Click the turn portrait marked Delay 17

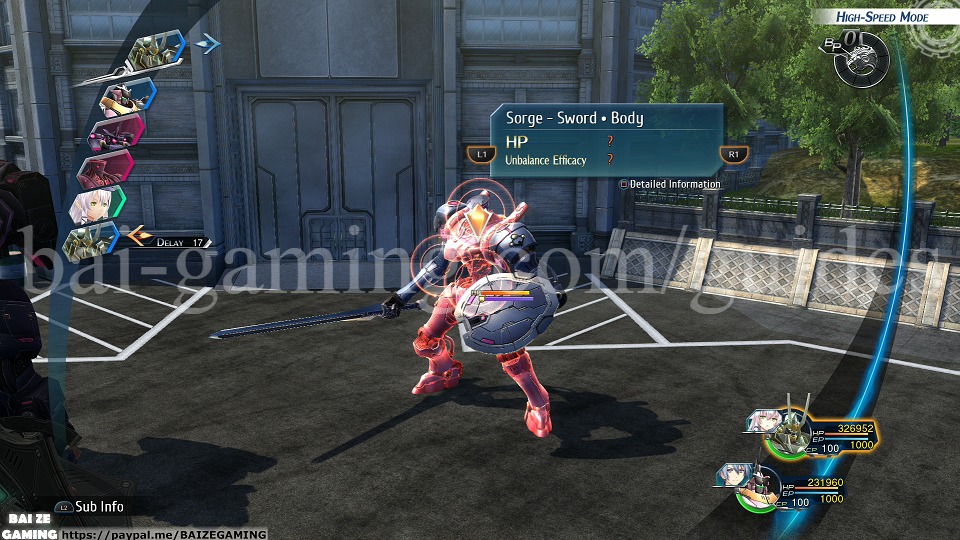click(x=92, y=240)
